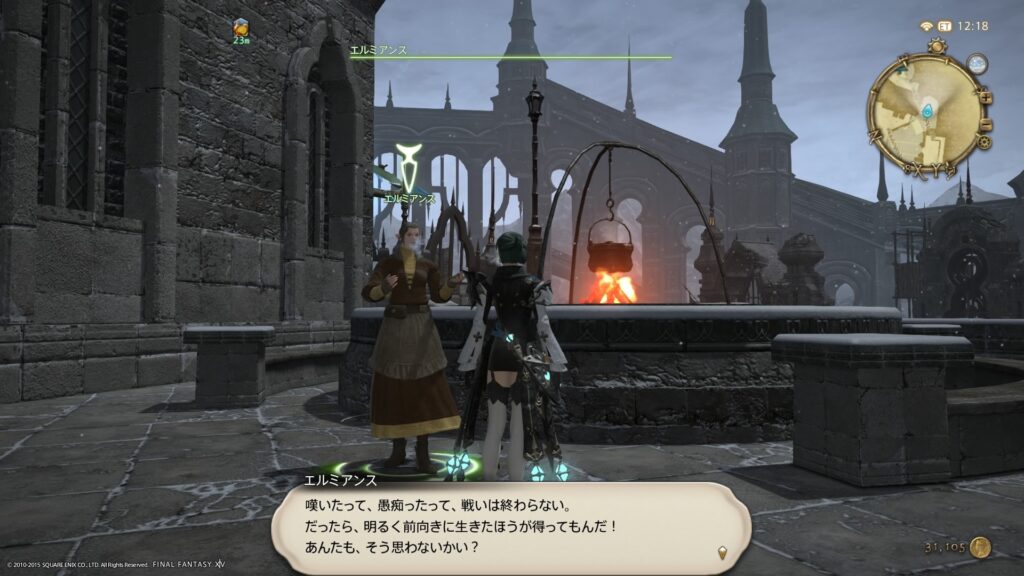
Task: Click the Eorzea Time ET clock icon
Action: [943, 26]
